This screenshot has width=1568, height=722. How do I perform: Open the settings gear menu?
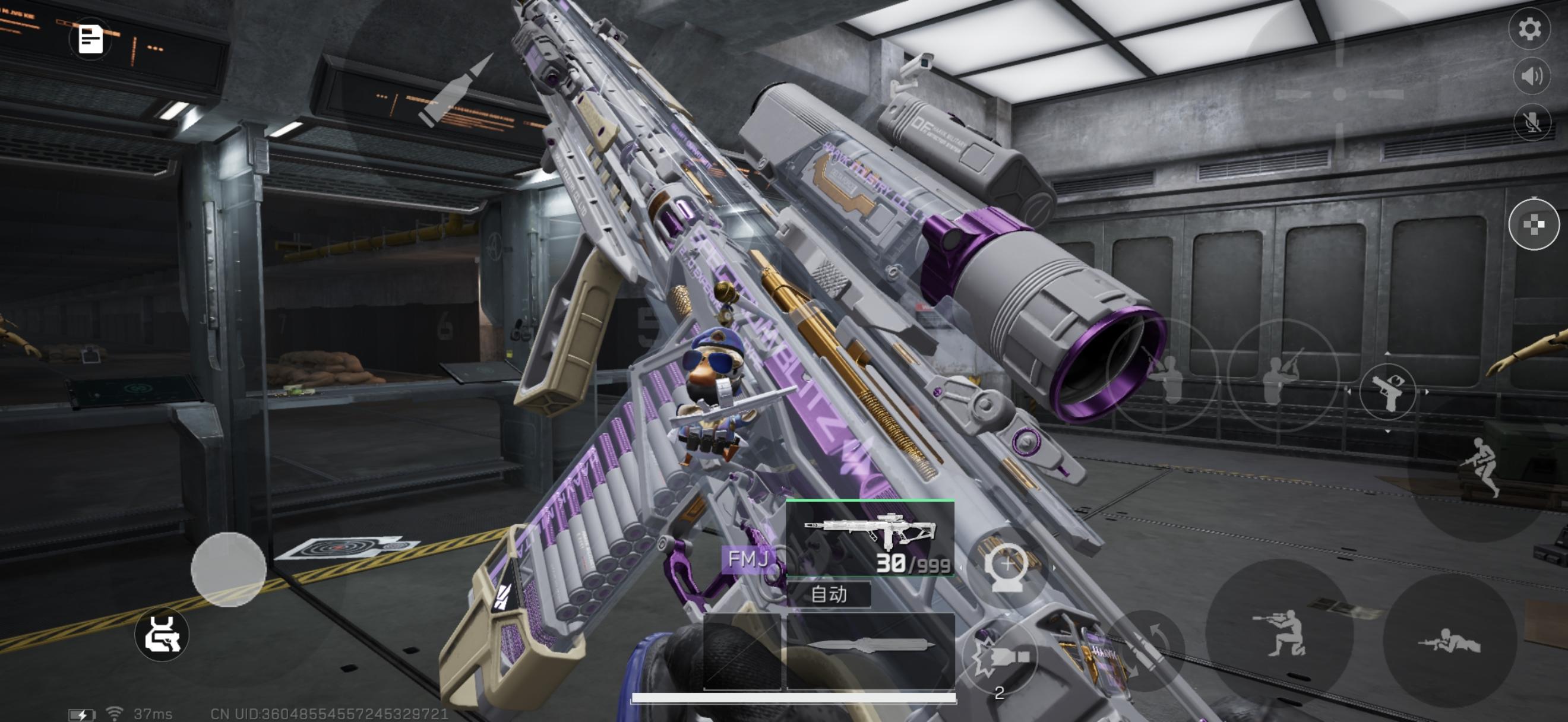[1529, 29]
